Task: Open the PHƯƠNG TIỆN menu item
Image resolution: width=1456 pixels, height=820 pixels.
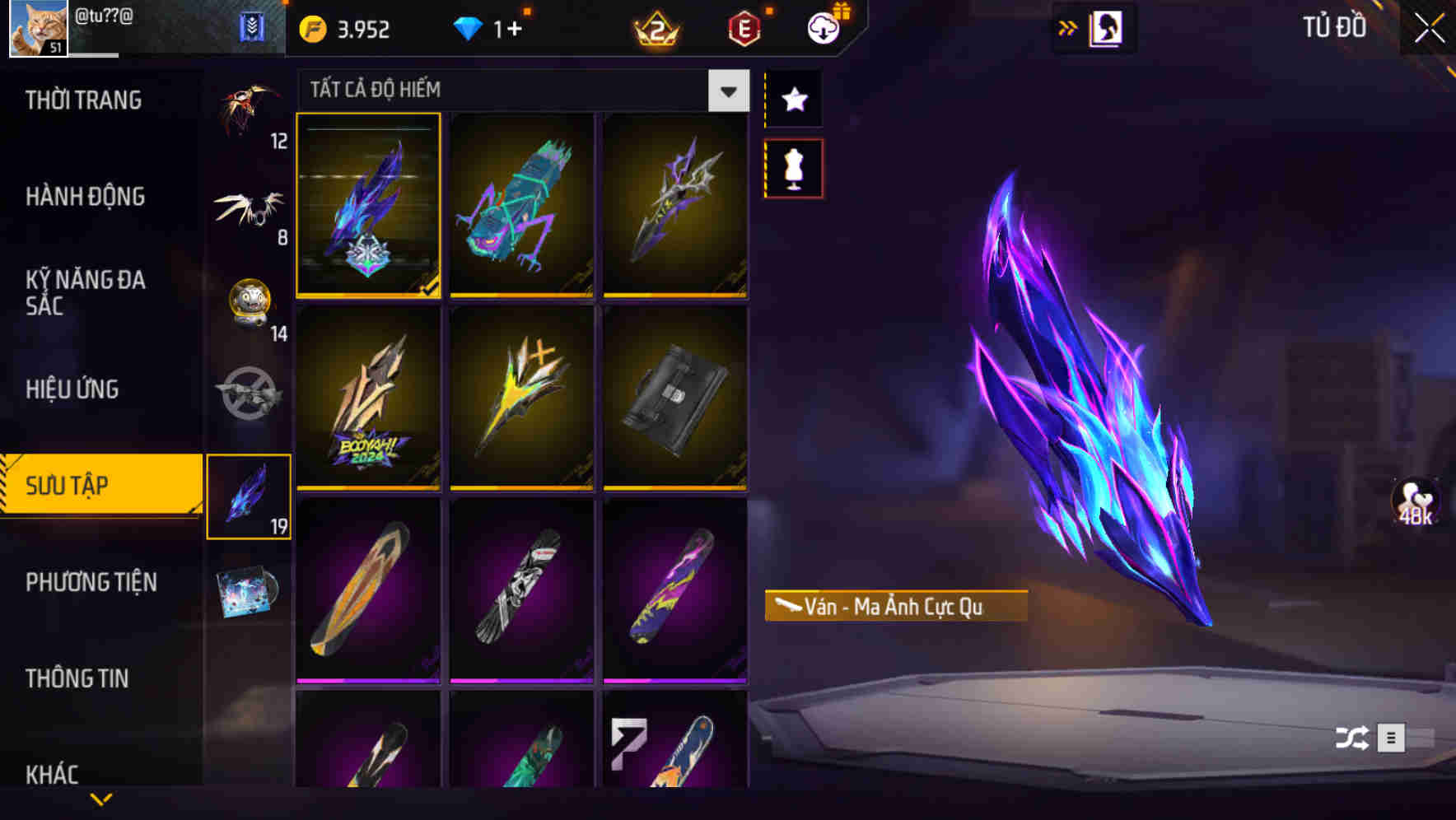Action: click(91, 582)
